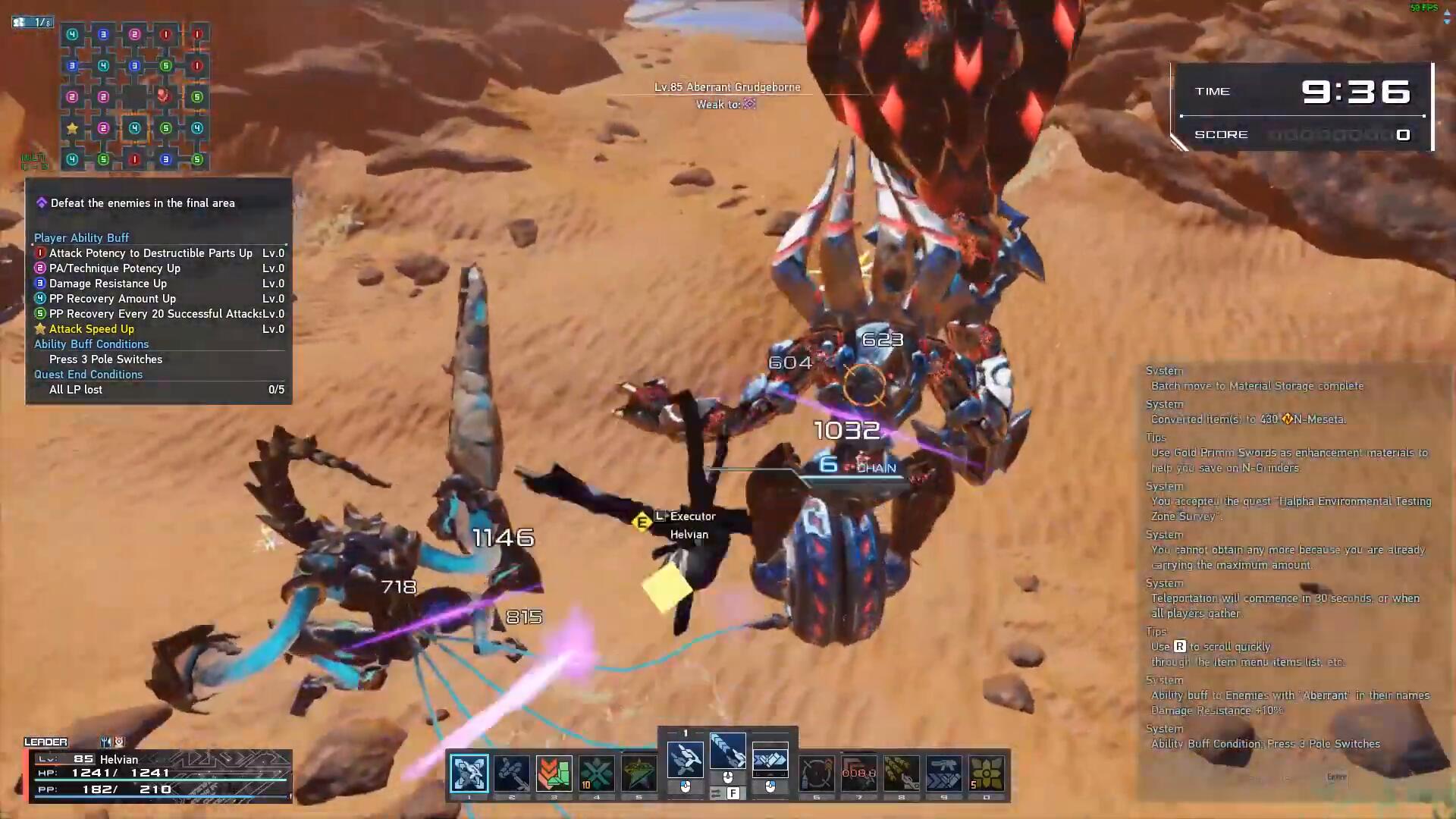Select the crossed-blades skill in hotbar slot 1
This screenshot has width=1456, height=819.
click(469, 773)
